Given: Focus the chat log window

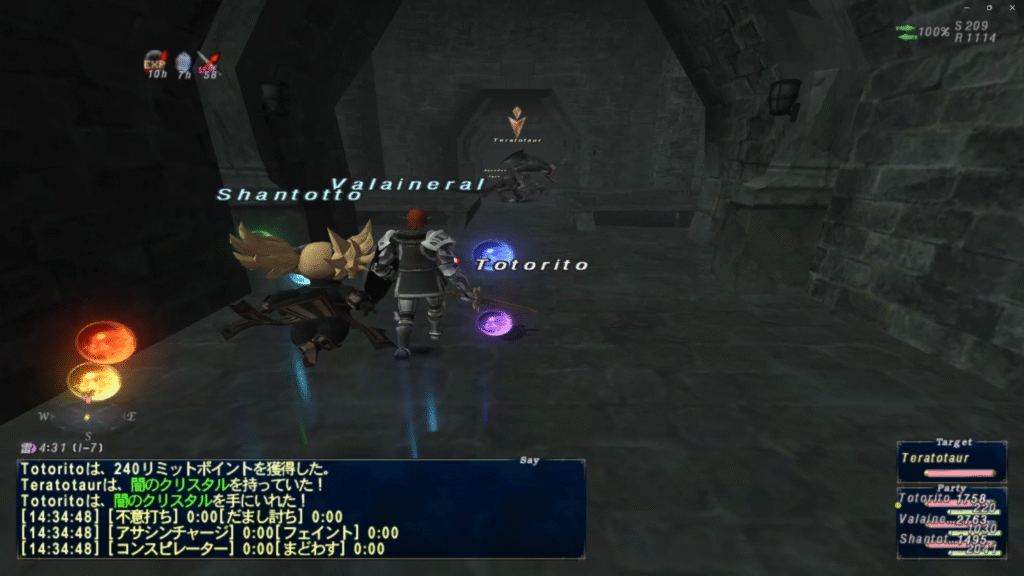Looking at the screenshot, I should [x=300, y=508].
